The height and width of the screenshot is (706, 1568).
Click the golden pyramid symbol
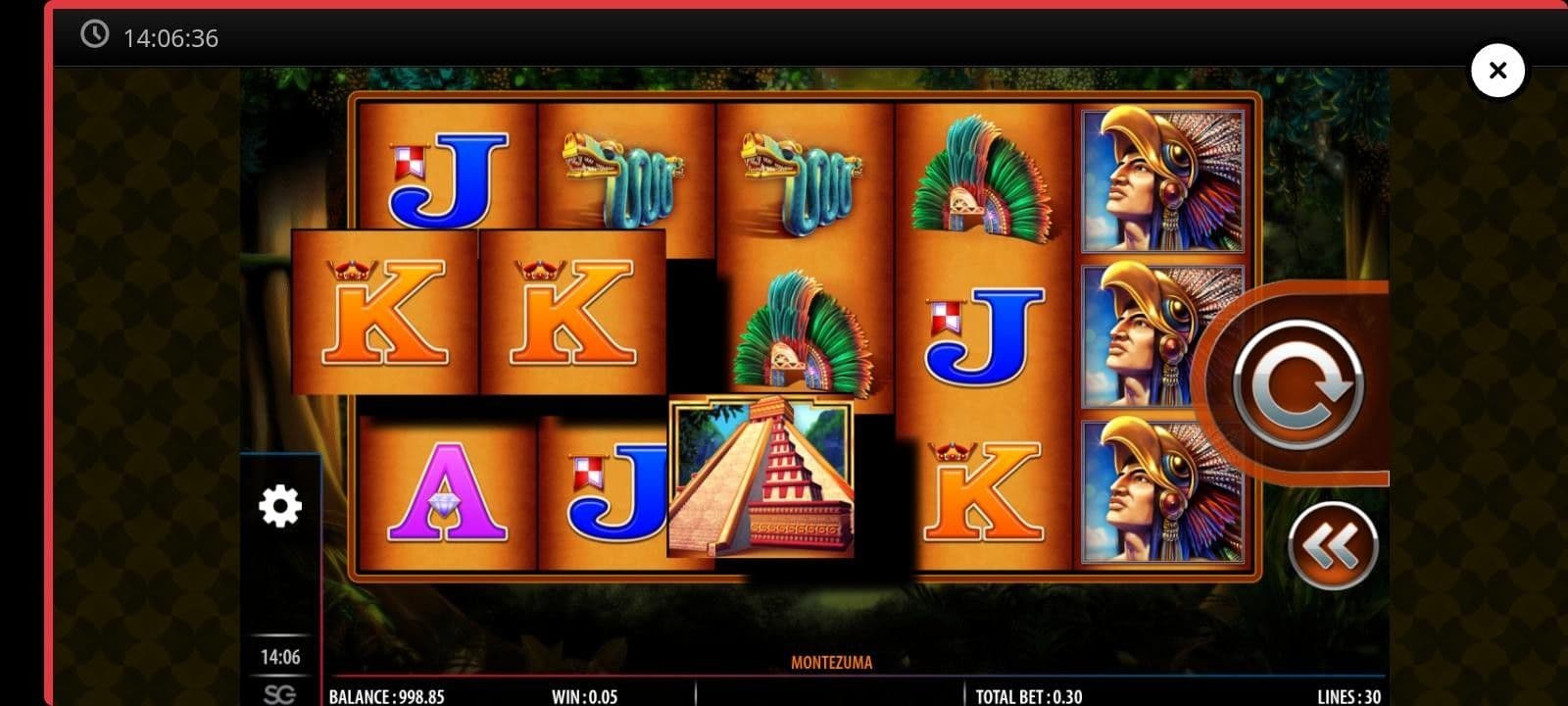[762, 480]
